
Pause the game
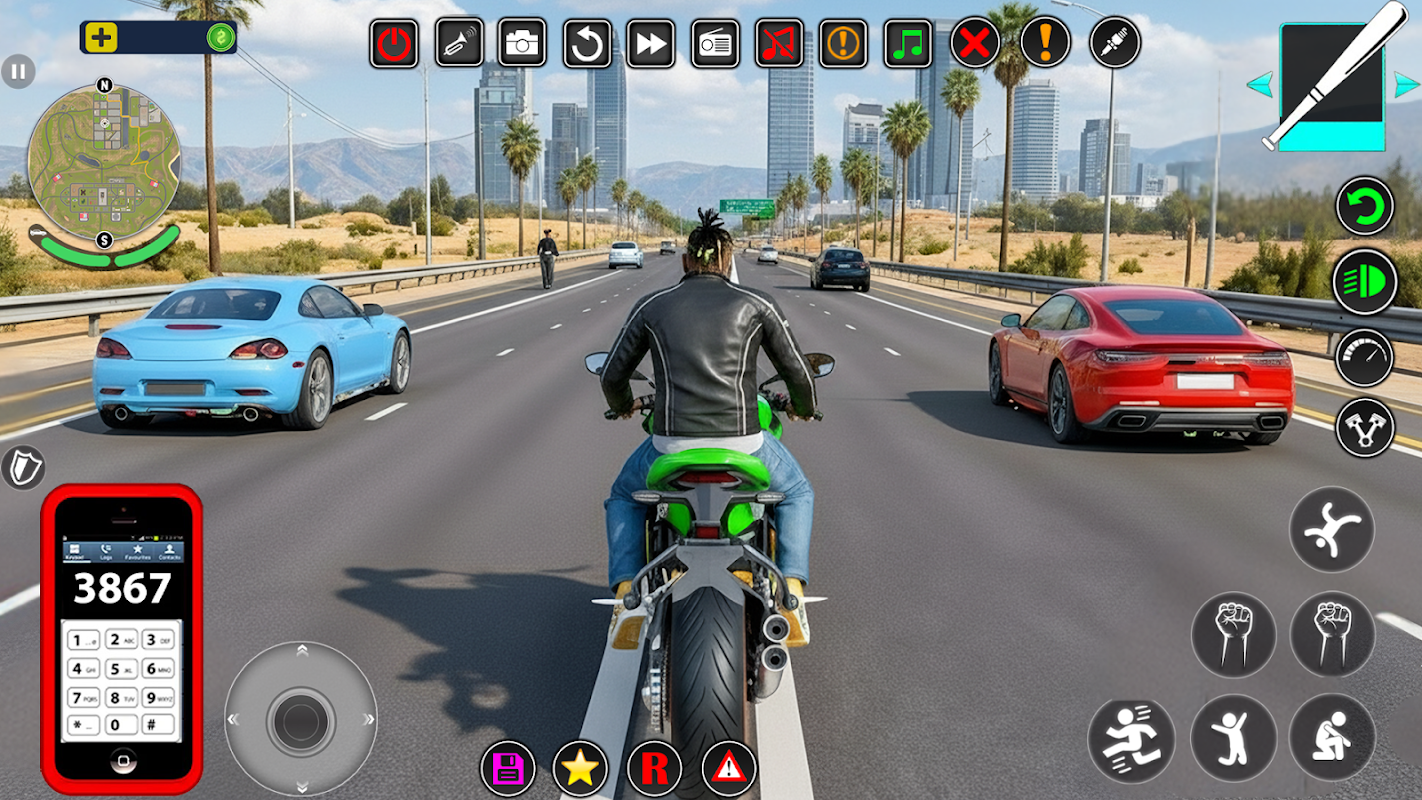coord(18,71)
